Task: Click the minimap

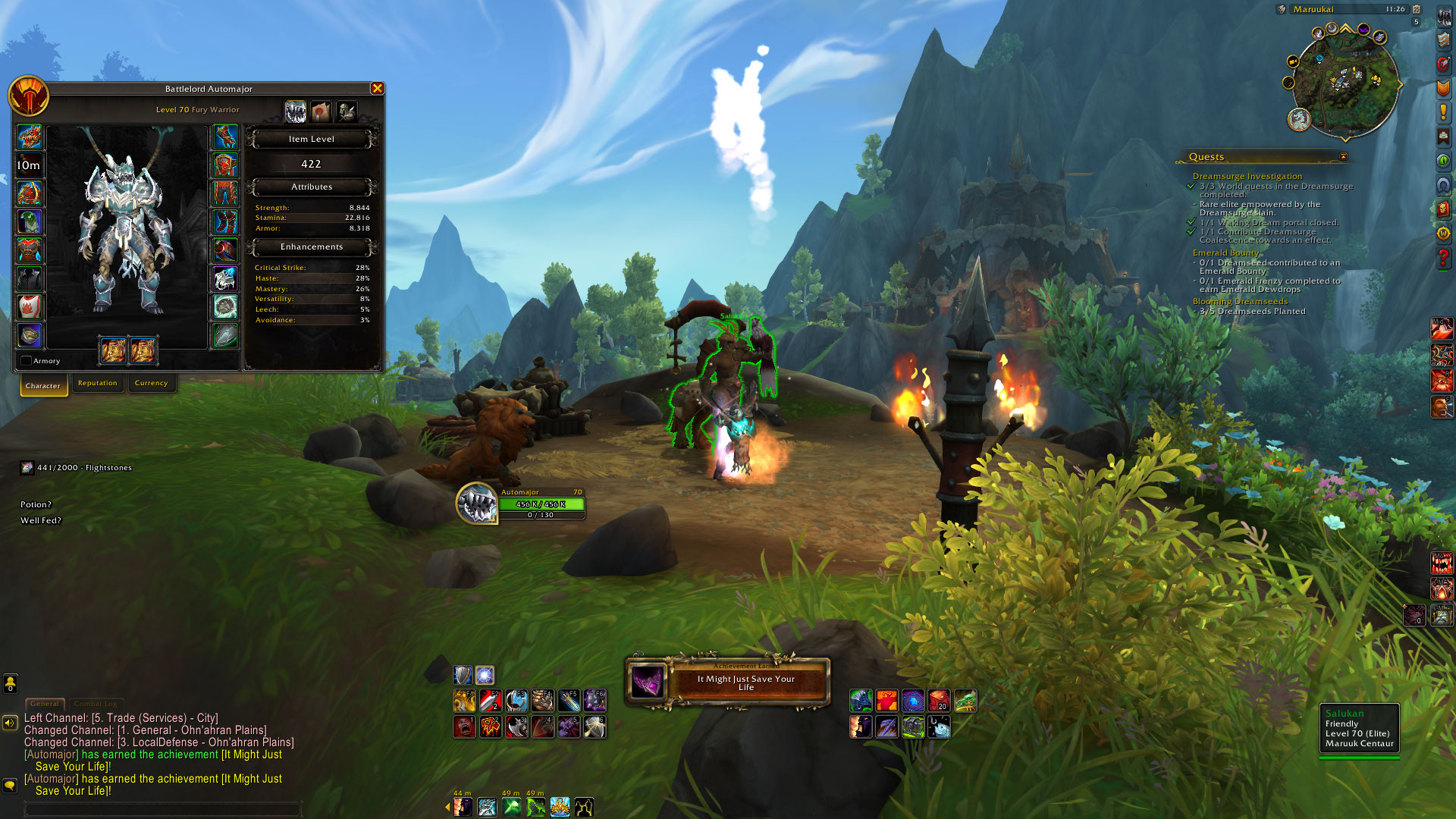Action: coord(1345,83)
